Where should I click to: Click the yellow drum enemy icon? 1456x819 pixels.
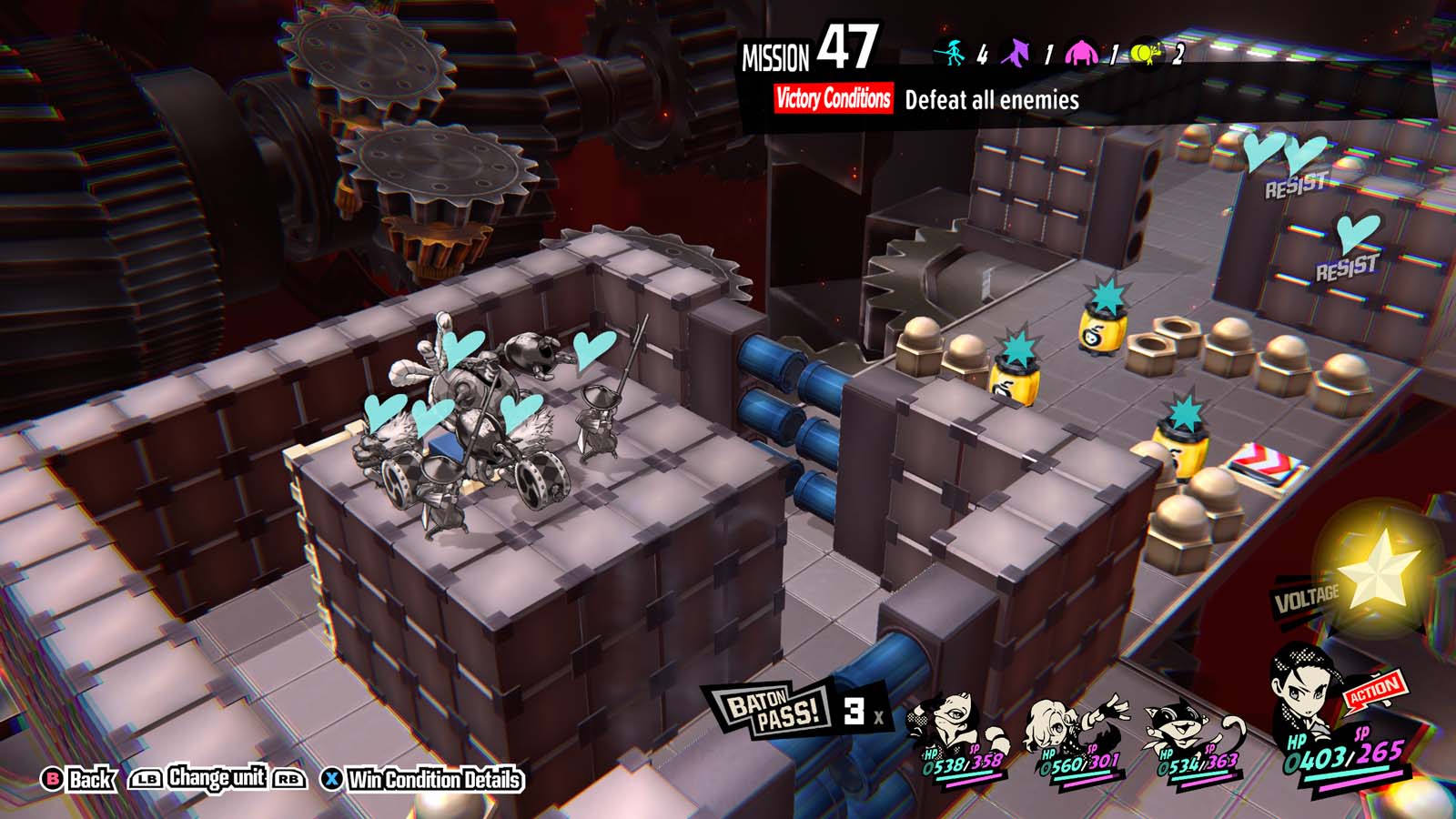(1147, 54)
